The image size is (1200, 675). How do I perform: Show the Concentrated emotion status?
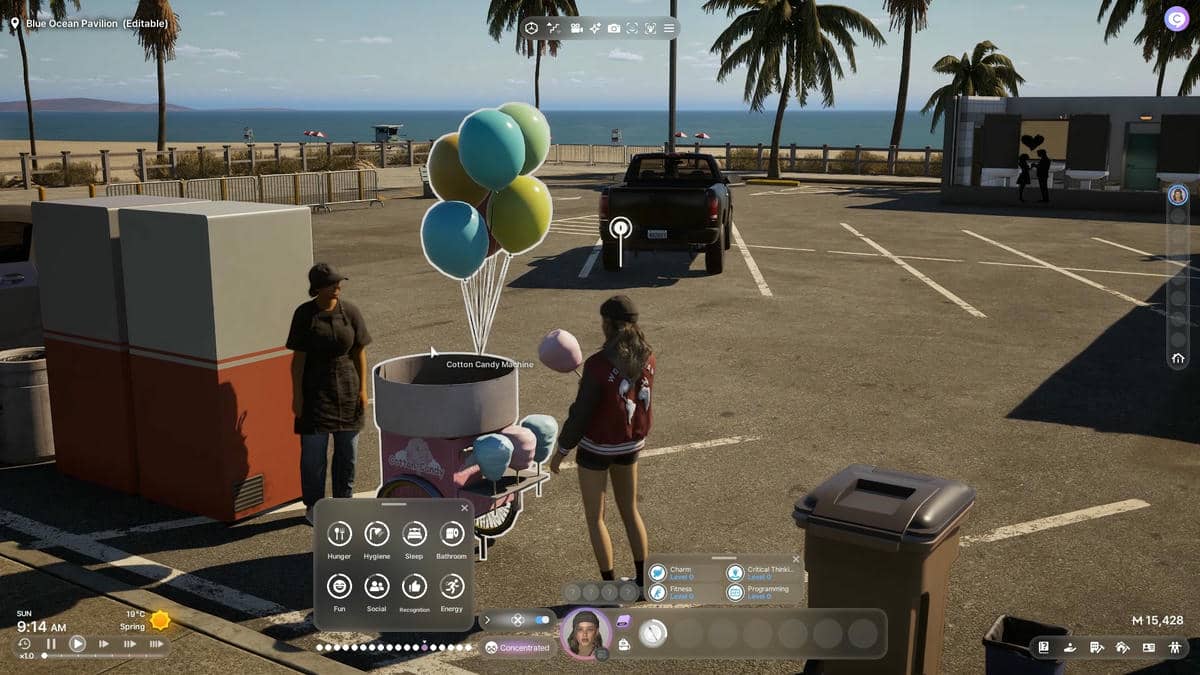tap(517, 648)
